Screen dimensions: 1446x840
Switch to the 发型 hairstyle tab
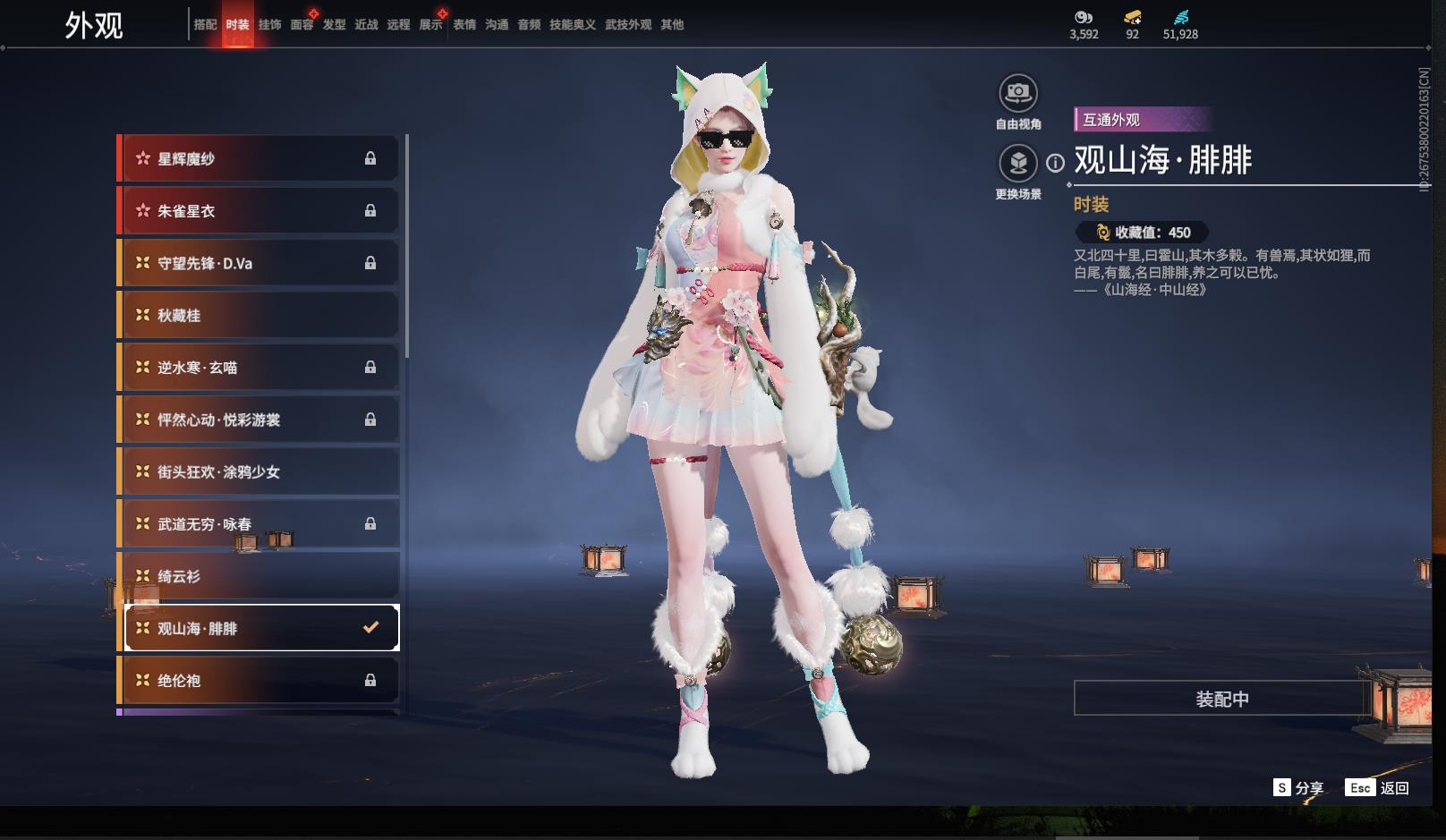tap(334, 25)
